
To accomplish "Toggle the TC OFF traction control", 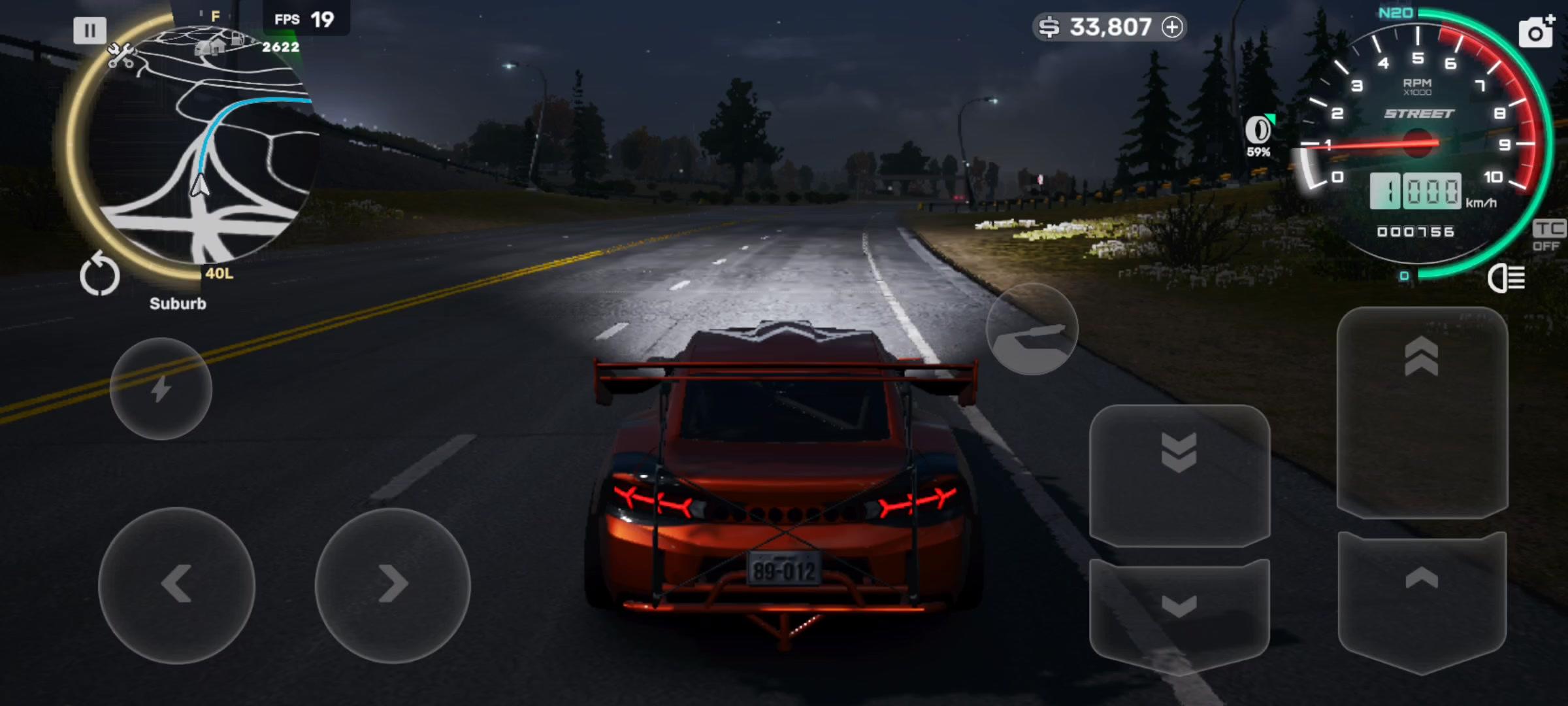I will 1548,235.
